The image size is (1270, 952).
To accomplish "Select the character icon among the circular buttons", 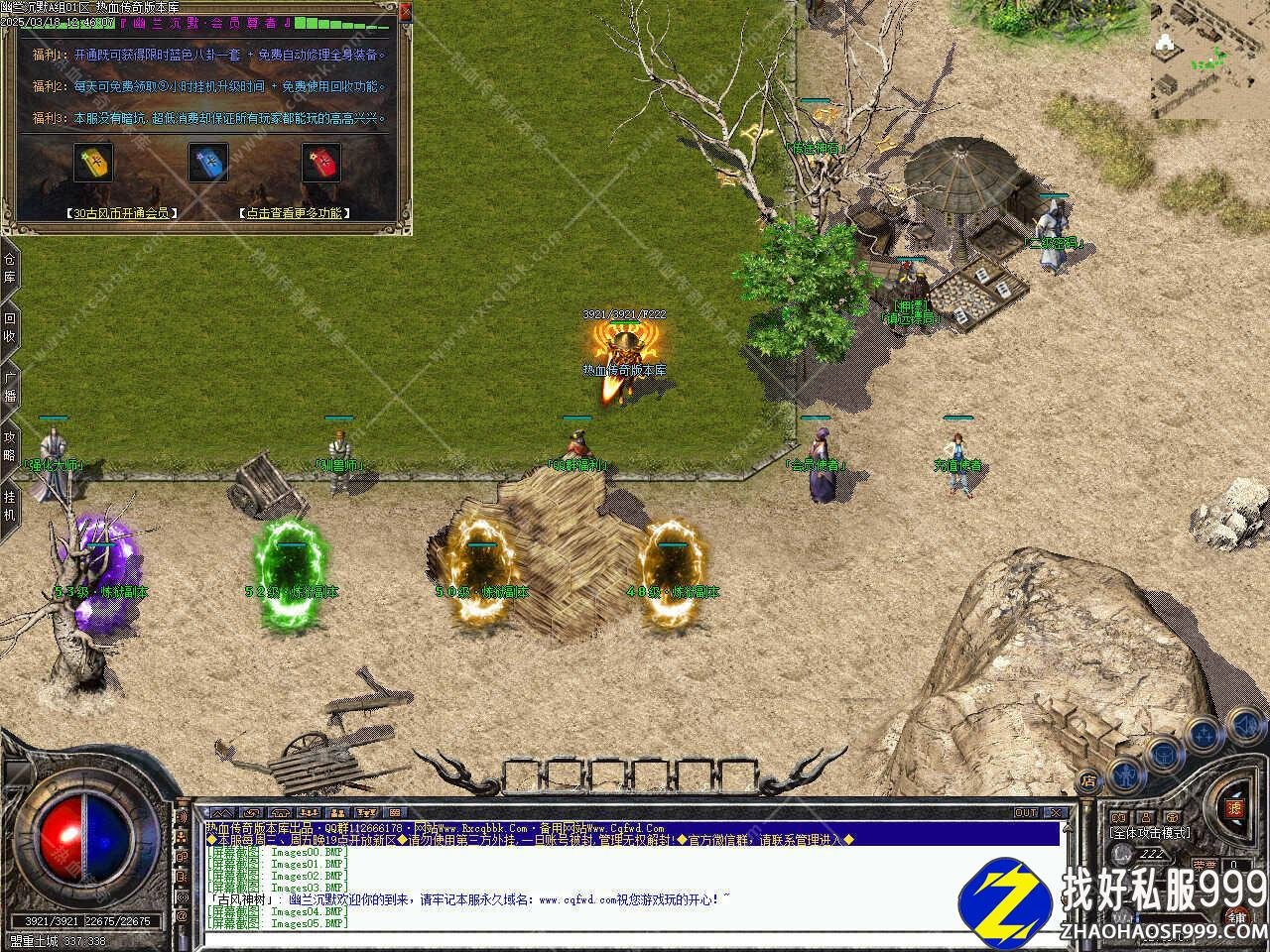I will point(1127,775).
